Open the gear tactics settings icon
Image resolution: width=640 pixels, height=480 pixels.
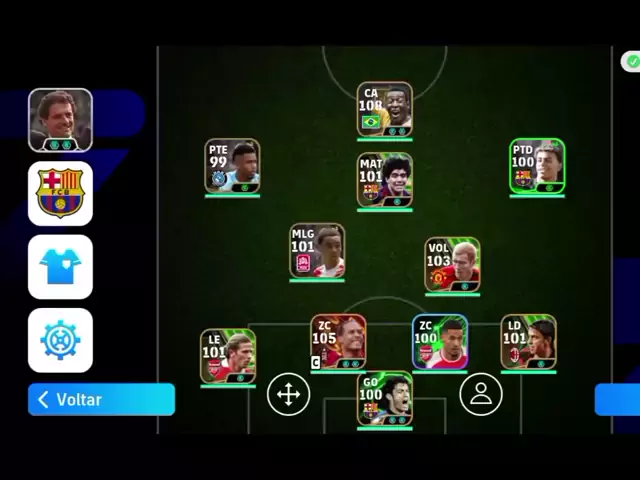[x=60, y=340]
